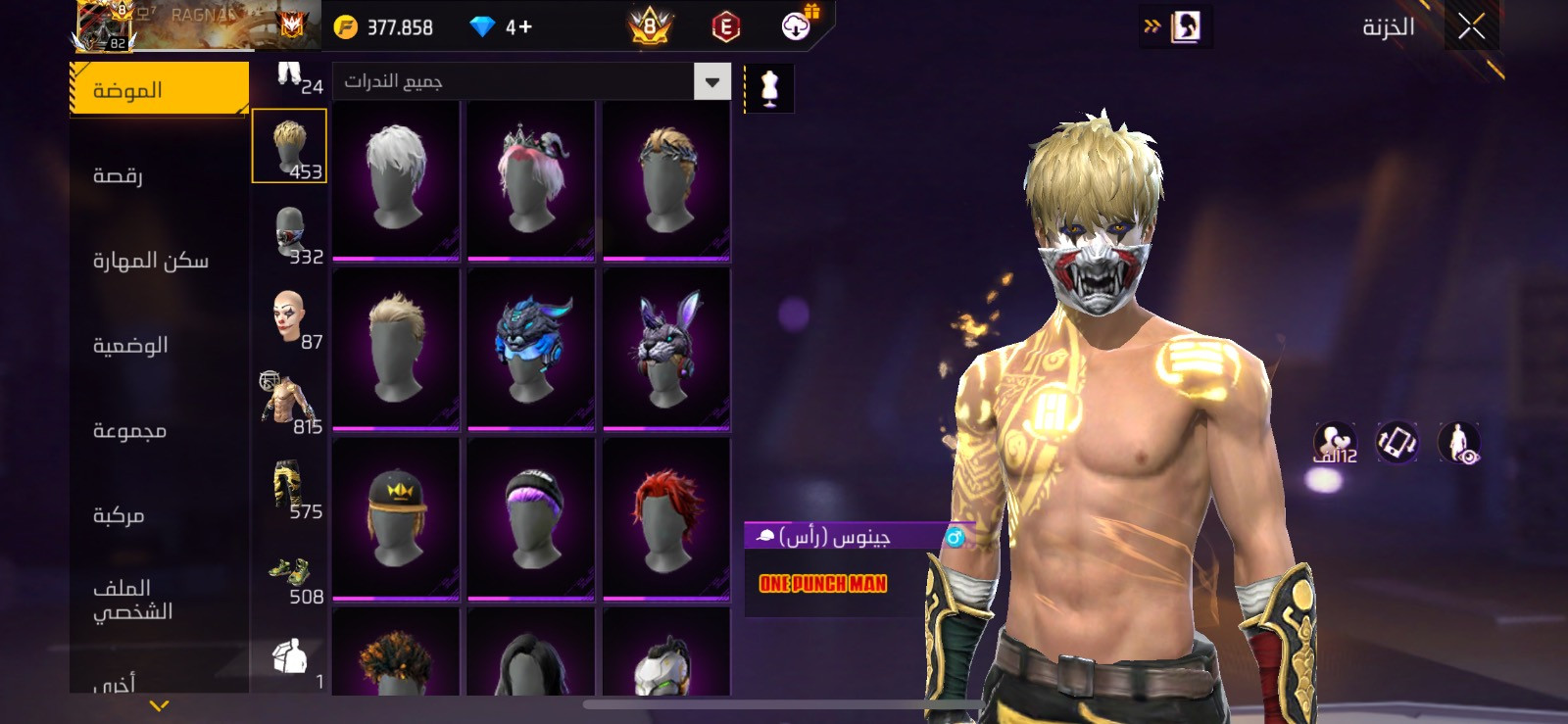Show the shoes category with 508 items
The height and width of the screenshot is (724, 1568).
pyautogui.click(x=290, y=578)
